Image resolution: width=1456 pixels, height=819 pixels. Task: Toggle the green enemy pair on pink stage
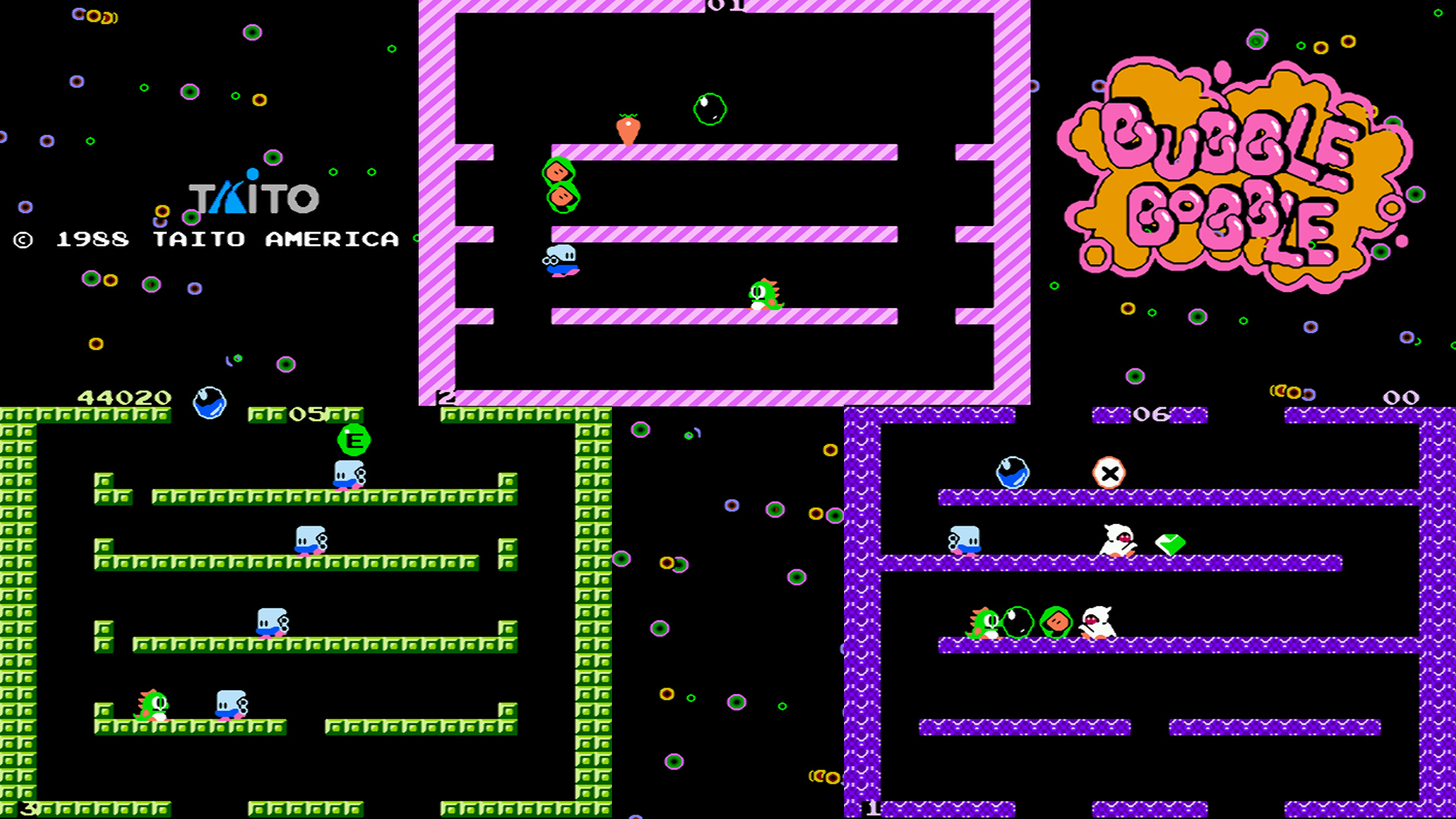[x=561, y=186]
